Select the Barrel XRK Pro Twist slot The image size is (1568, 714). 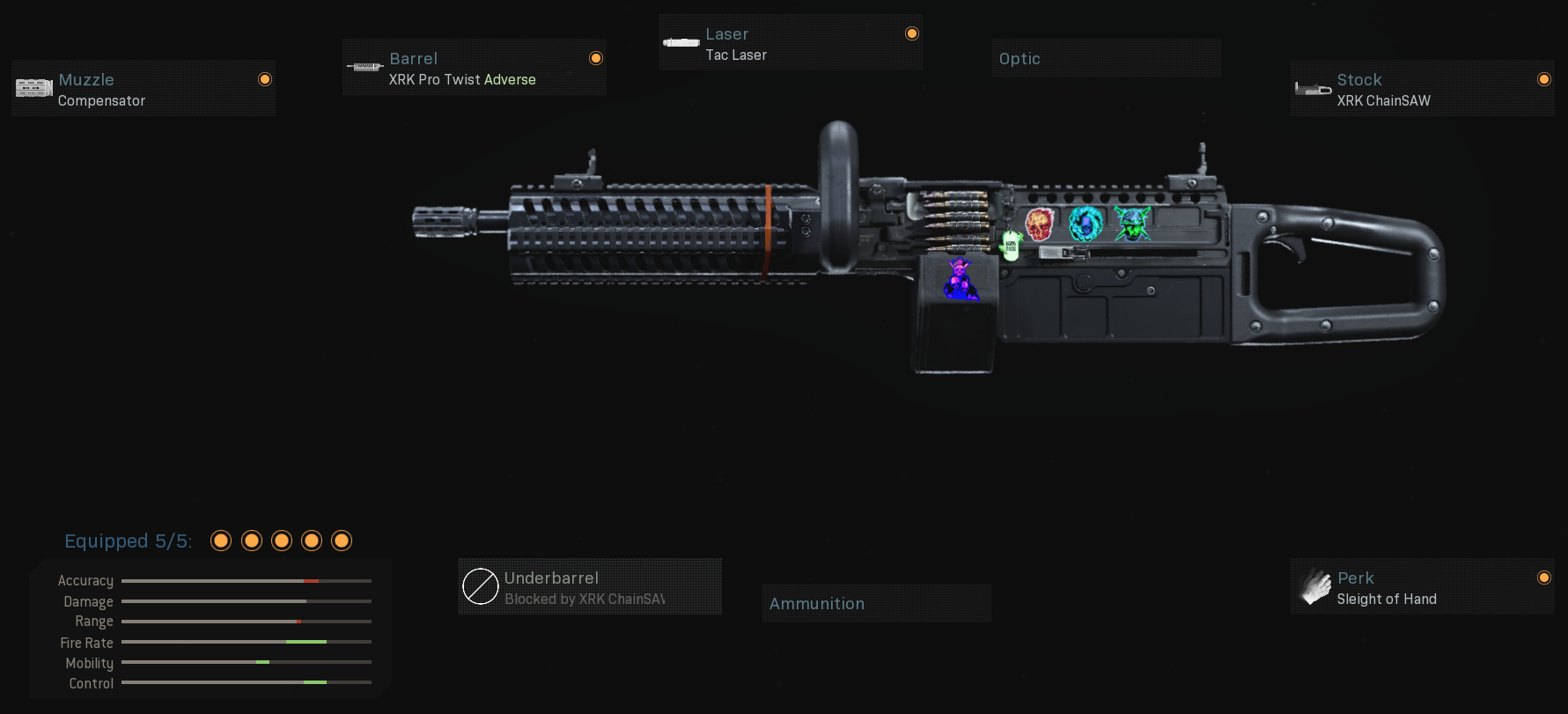(x=474, y=68)
